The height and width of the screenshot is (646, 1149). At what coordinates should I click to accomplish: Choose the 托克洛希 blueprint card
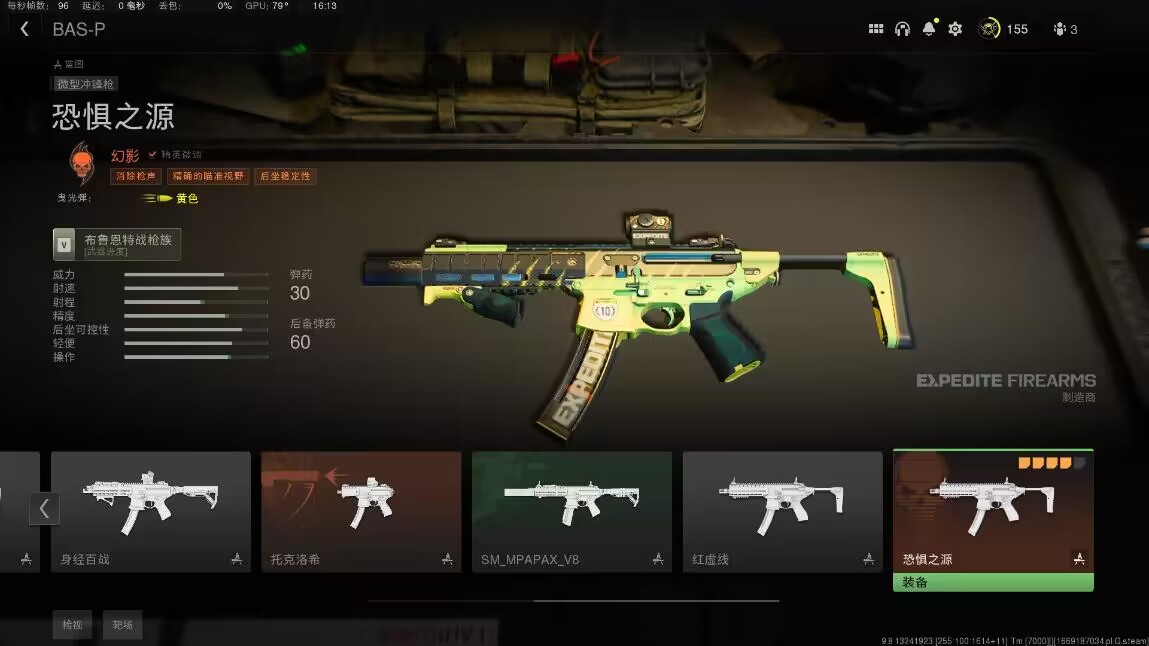coord(361,511)
